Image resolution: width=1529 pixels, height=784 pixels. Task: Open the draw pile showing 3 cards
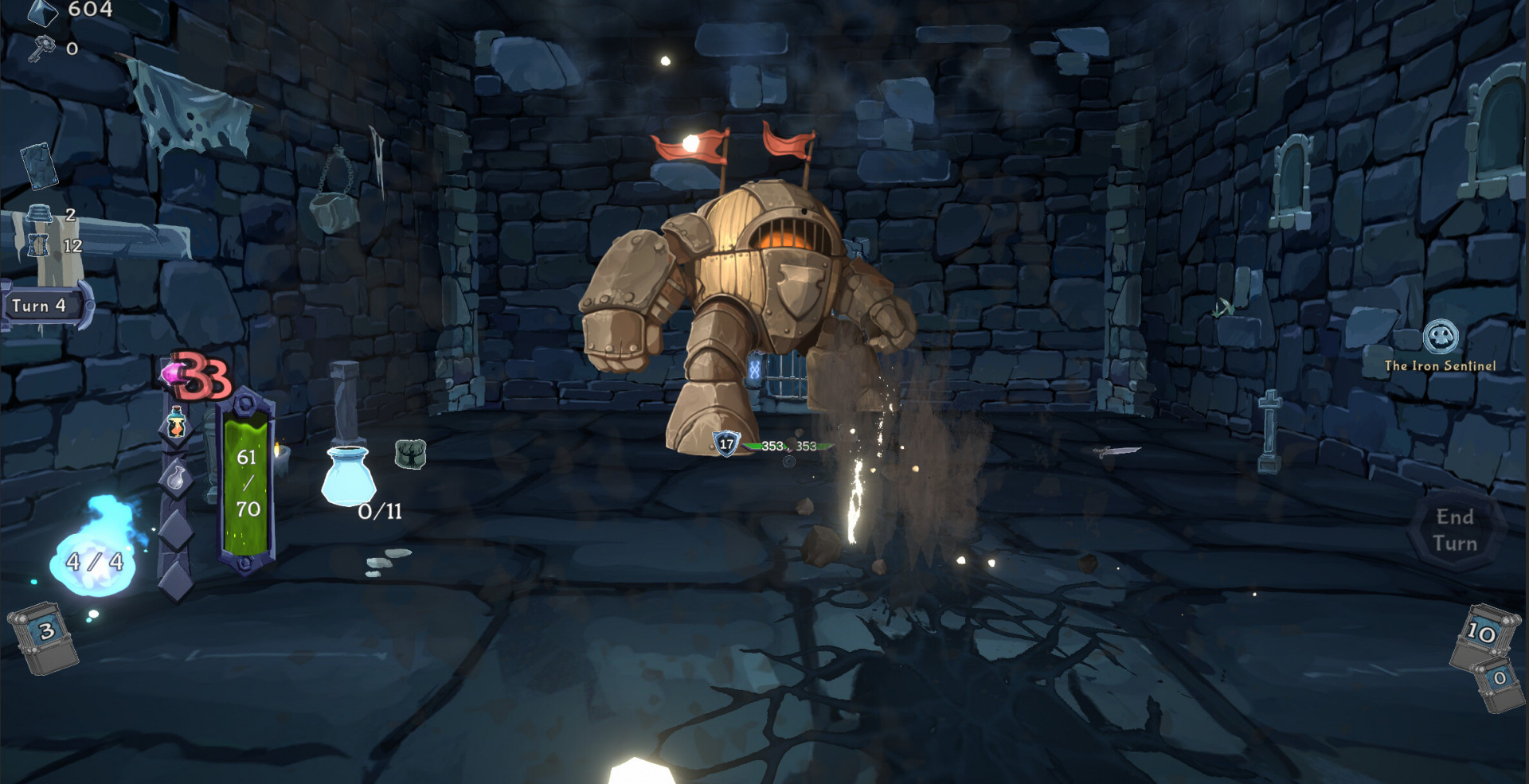point(45,635)
